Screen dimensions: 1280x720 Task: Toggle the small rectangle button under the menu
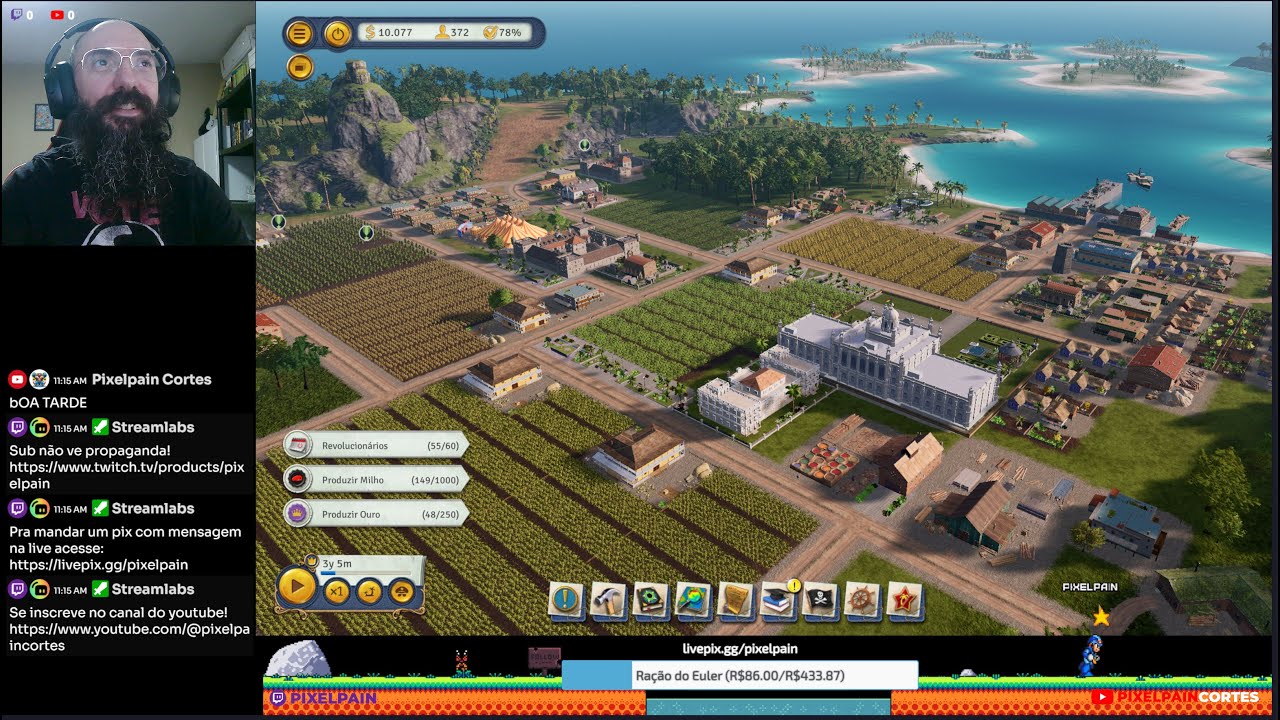pos(299,67)
